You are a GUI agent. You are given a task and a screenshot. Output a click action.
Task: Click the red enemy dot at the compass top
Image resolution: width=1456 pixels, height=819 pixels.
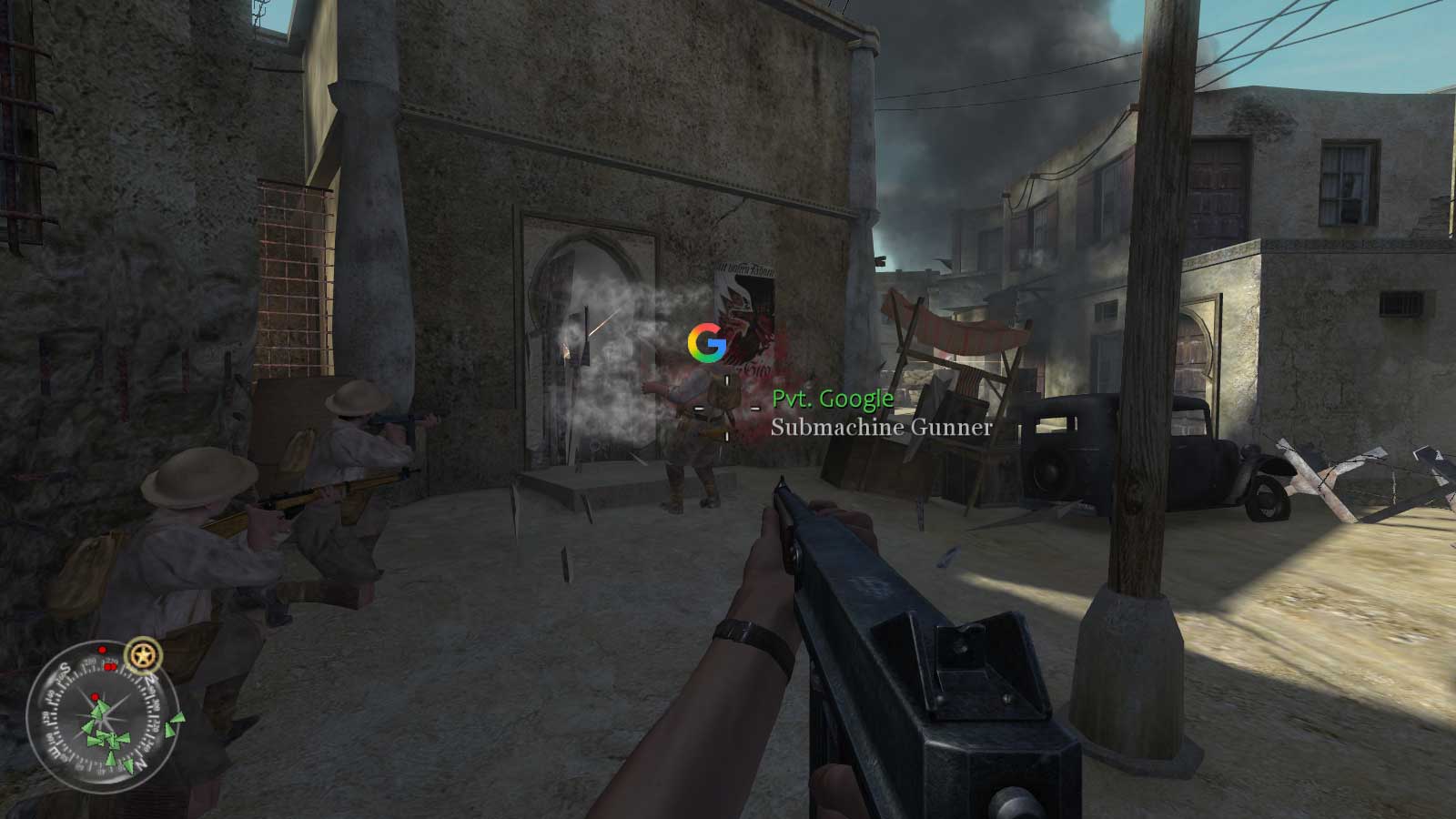pos(102,649)
